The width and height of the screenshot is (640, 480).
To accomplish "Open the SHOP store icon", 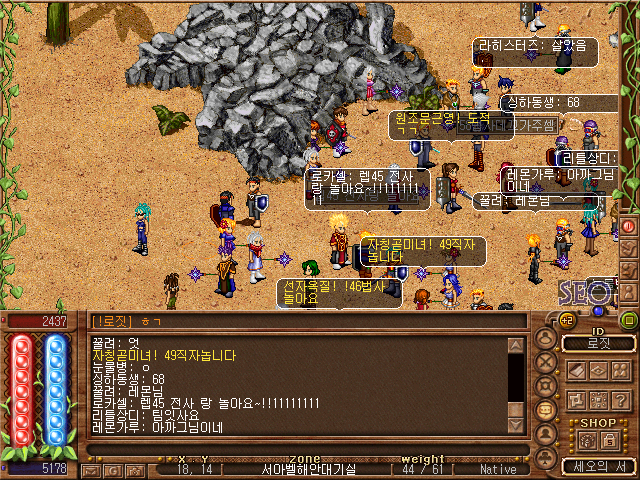I will [x=586, y=441].
